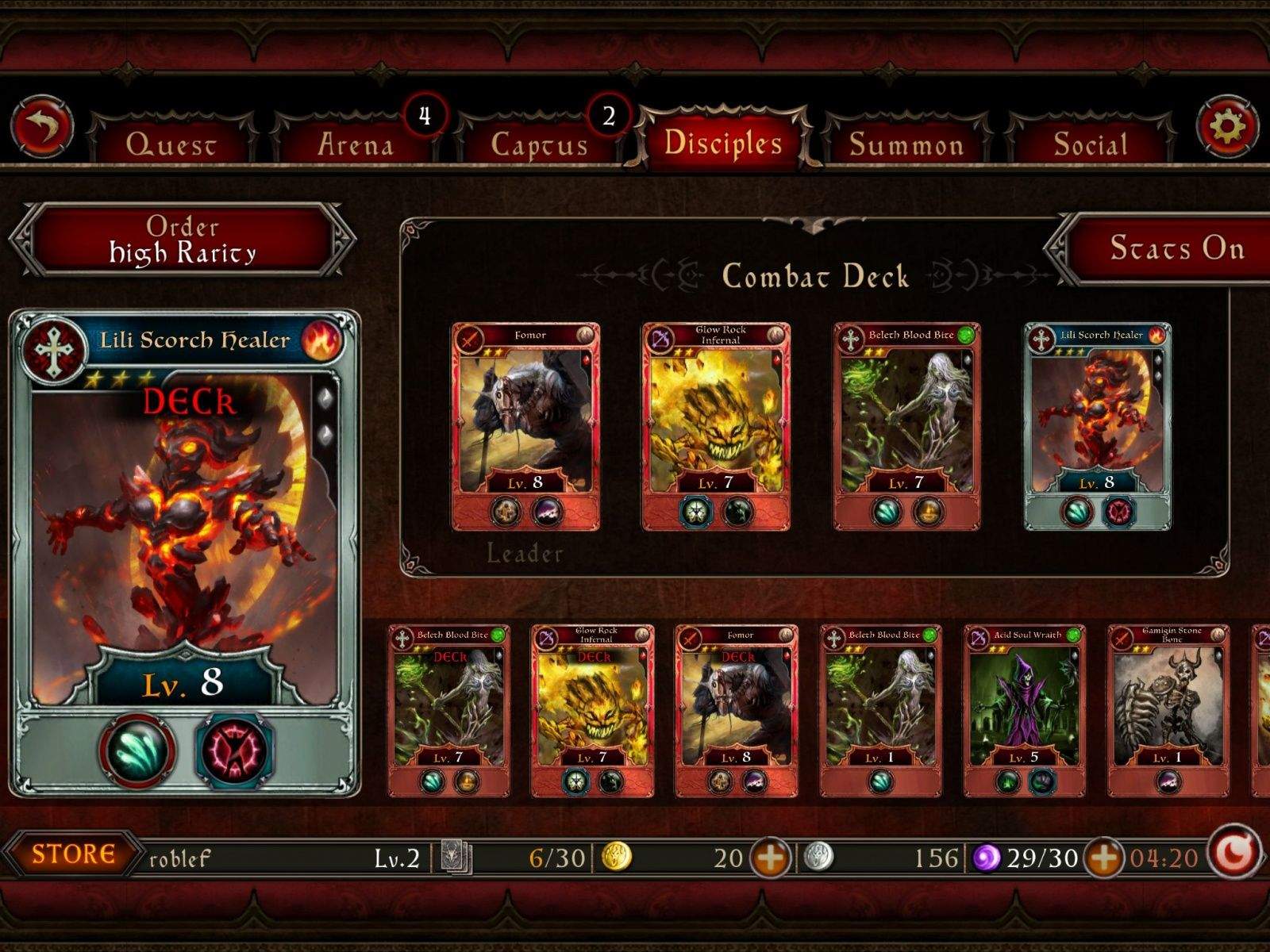Select the Acid Soul Wraith card

coord(1024,709)
